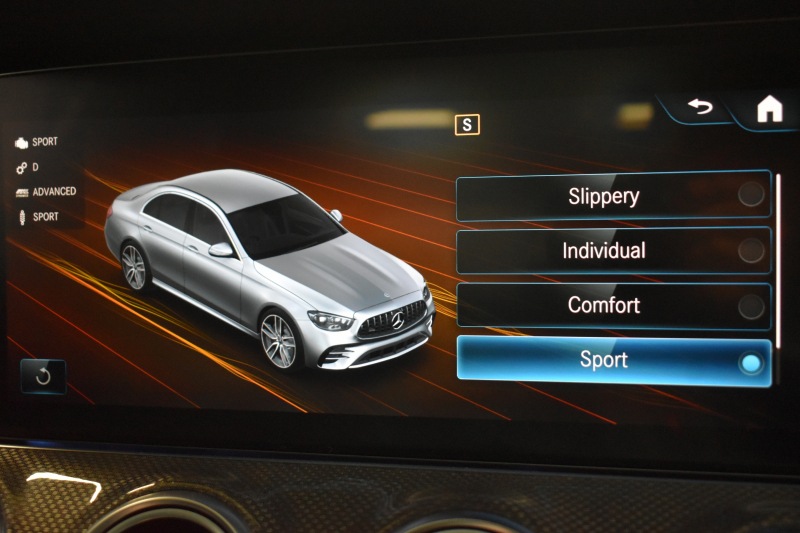Choose the Individual drive mode
This screenshot has width=800, height=533.
coord(613,250)
